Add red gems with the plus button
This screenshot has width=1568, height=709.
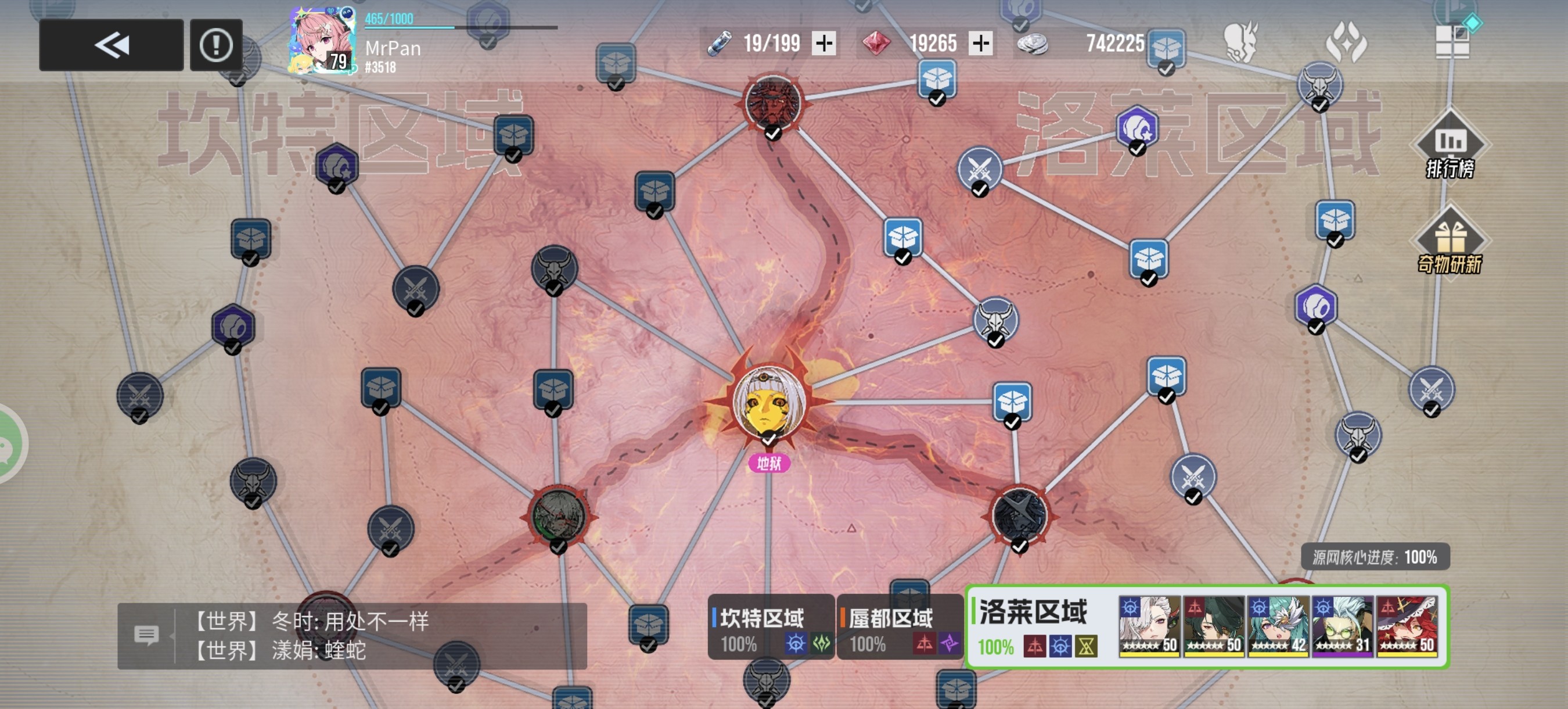pyautogui.click(x=980, y=43)
